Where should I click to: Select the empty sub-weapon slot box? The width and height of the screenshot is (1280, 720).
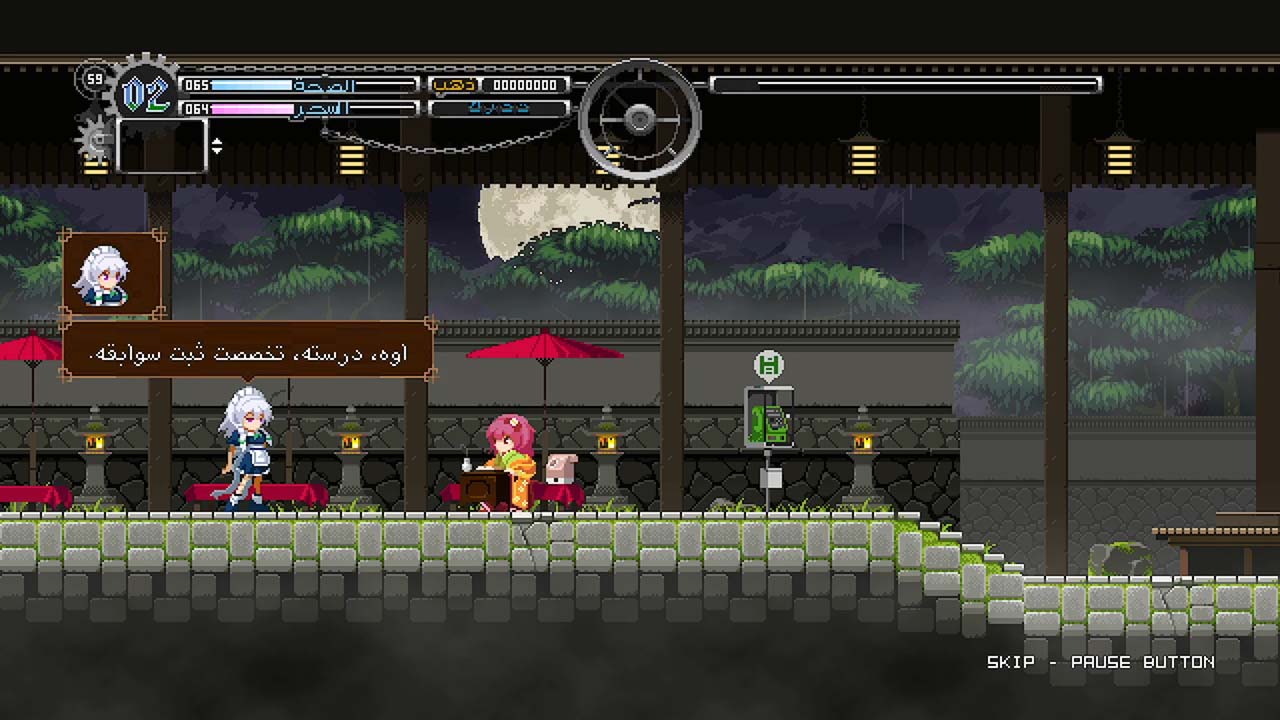pos(162,145)
